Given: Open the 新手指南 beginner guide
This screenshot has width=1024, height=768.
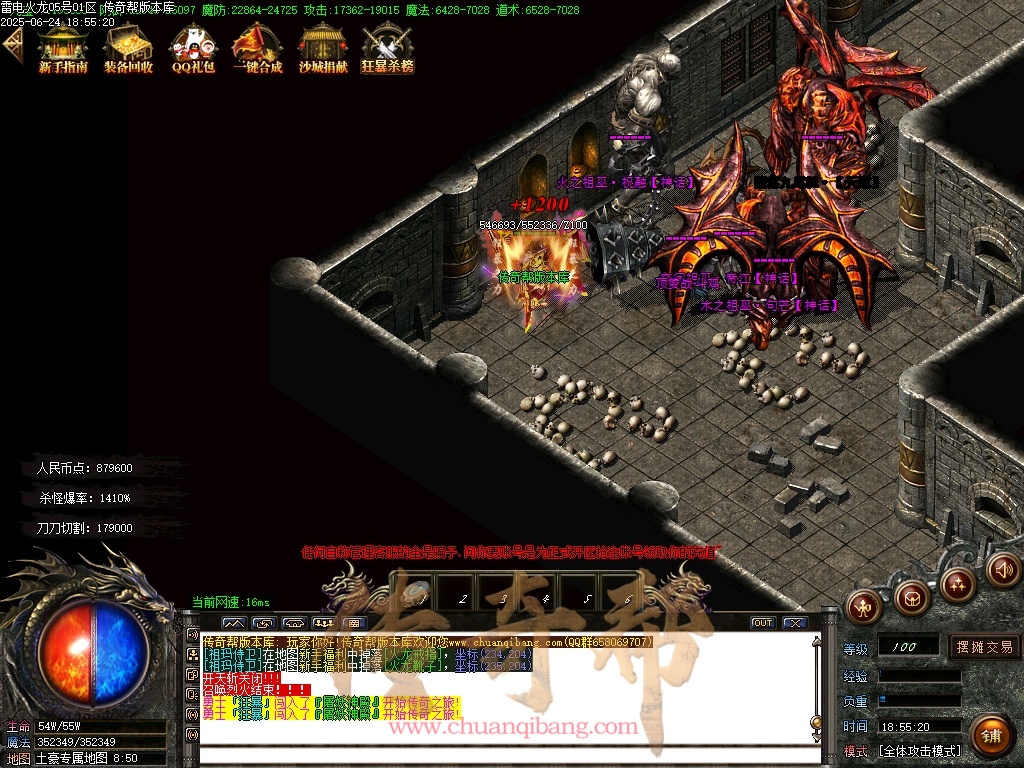Looking at the screenshot, I should coord(63,48).
